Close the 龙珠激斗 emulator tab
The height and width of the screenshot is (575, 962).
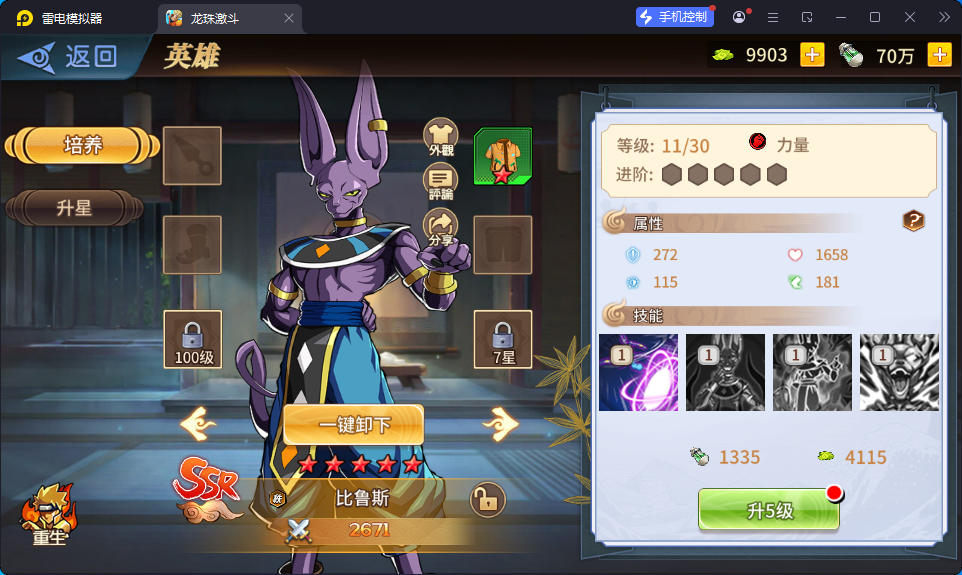[289, 18]
